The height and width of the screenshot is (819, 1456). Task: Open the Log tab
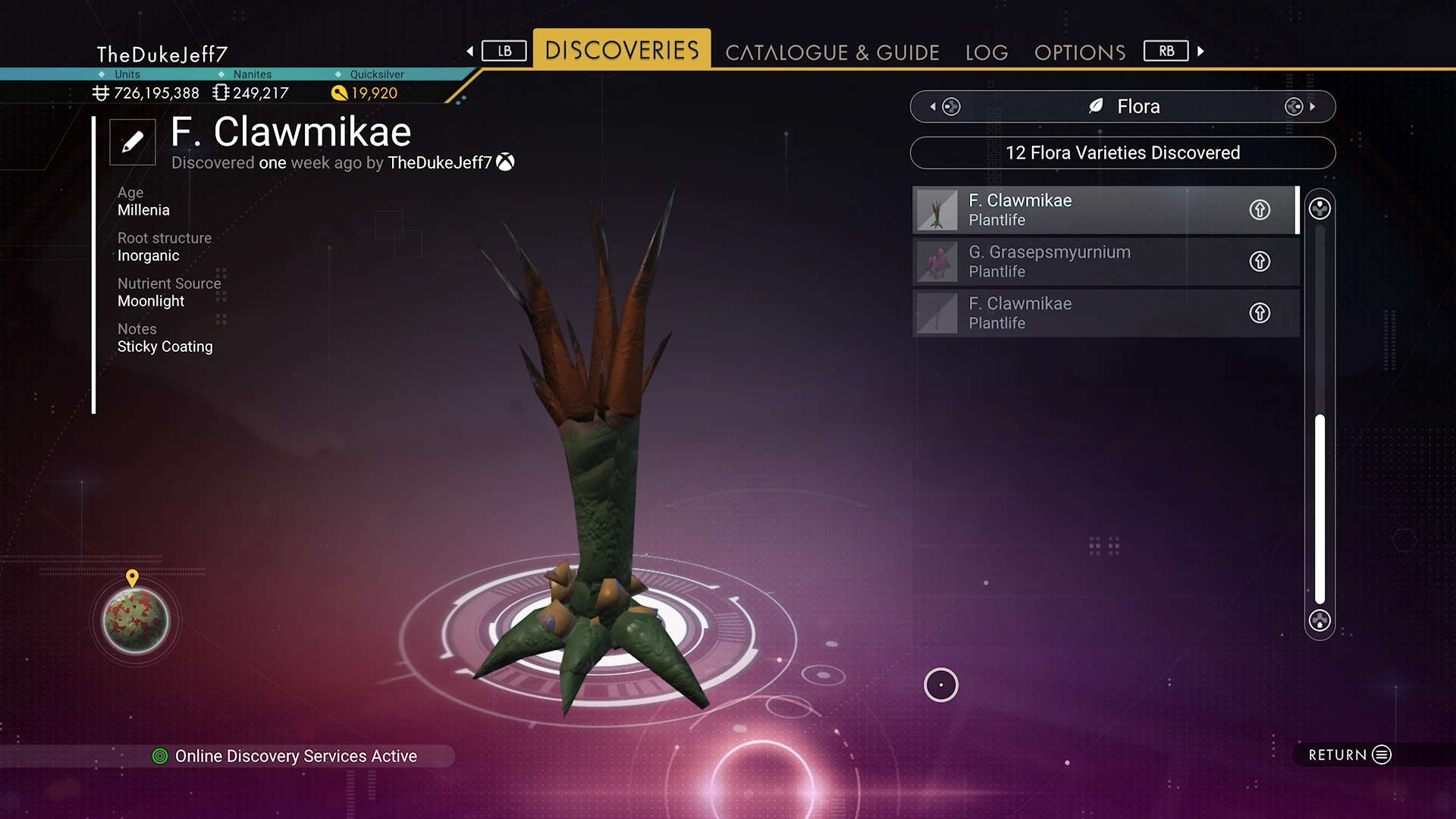pos(987,52)
